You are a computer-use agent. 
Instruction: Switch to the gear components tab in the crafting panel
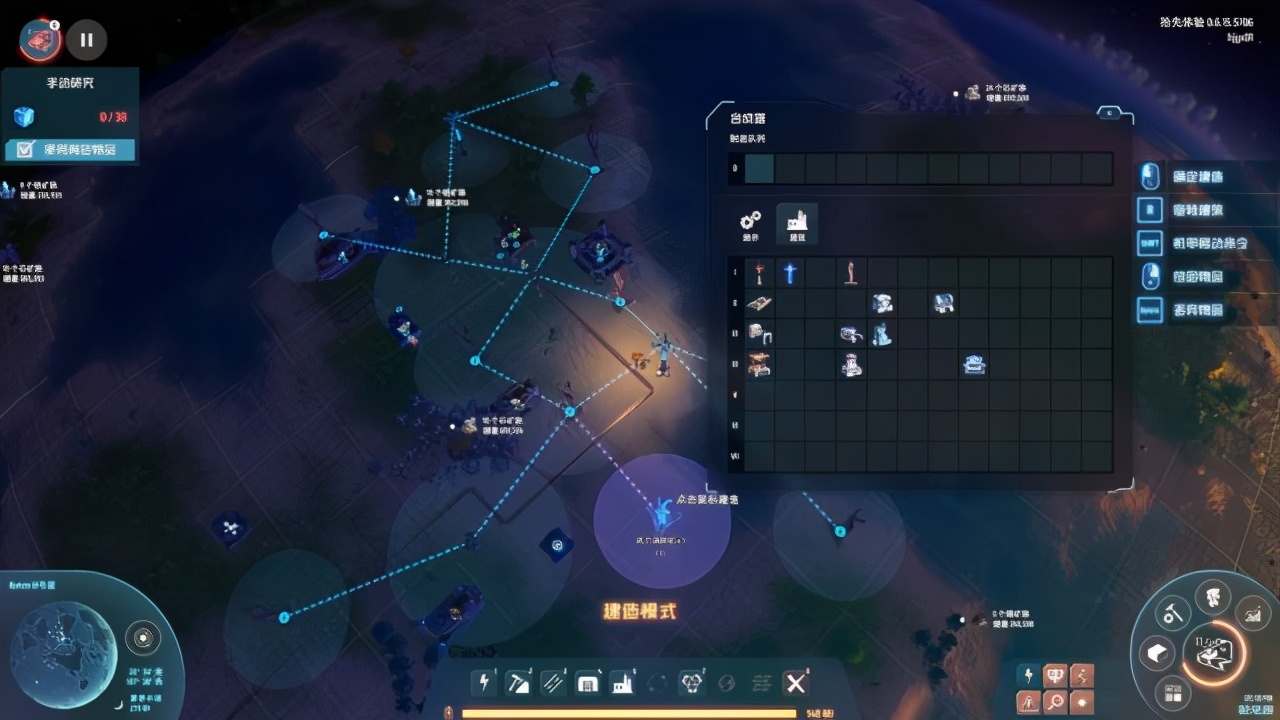750,224
